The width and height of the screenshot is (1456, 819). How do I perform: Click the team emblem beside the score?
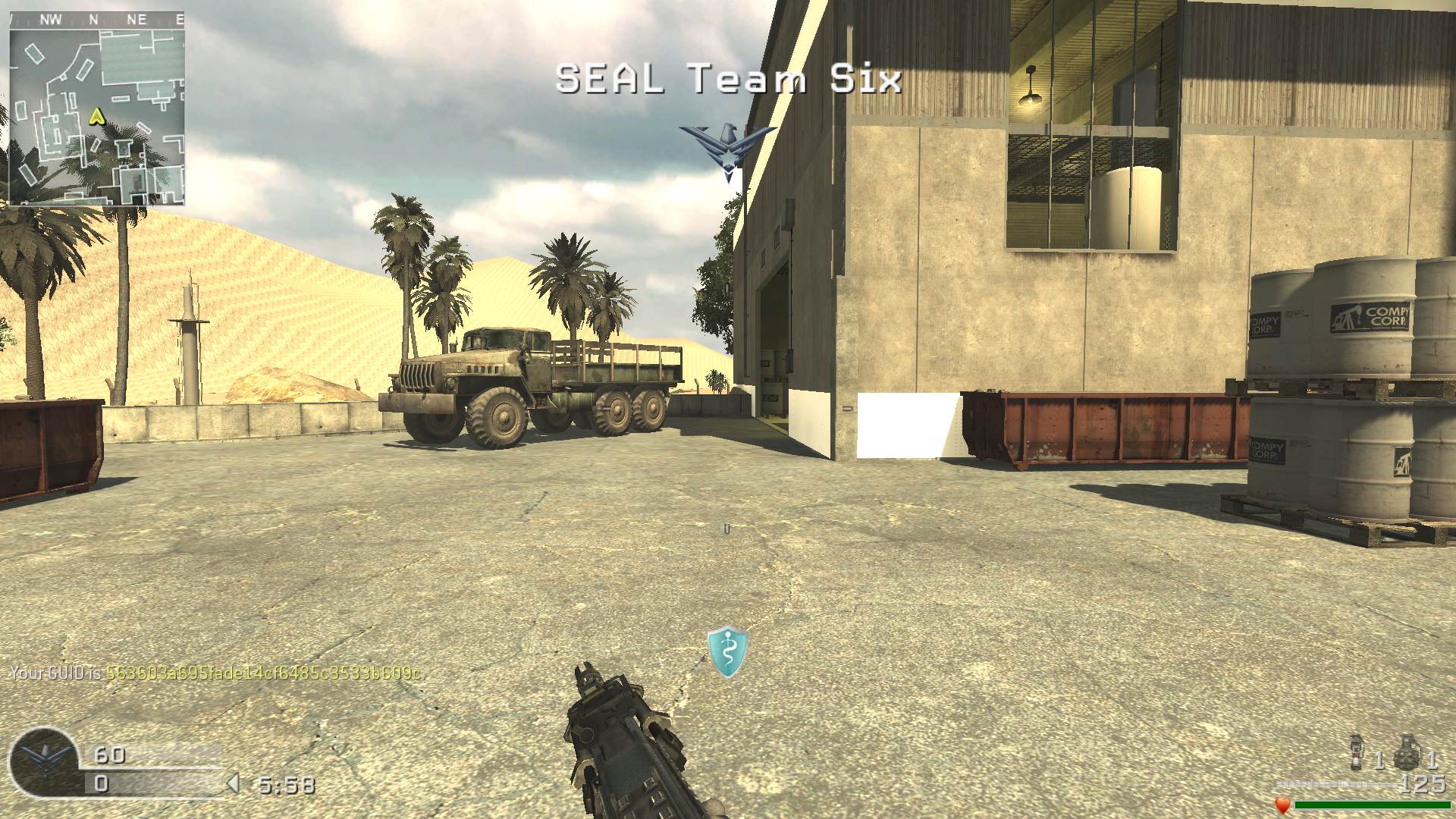43,762
